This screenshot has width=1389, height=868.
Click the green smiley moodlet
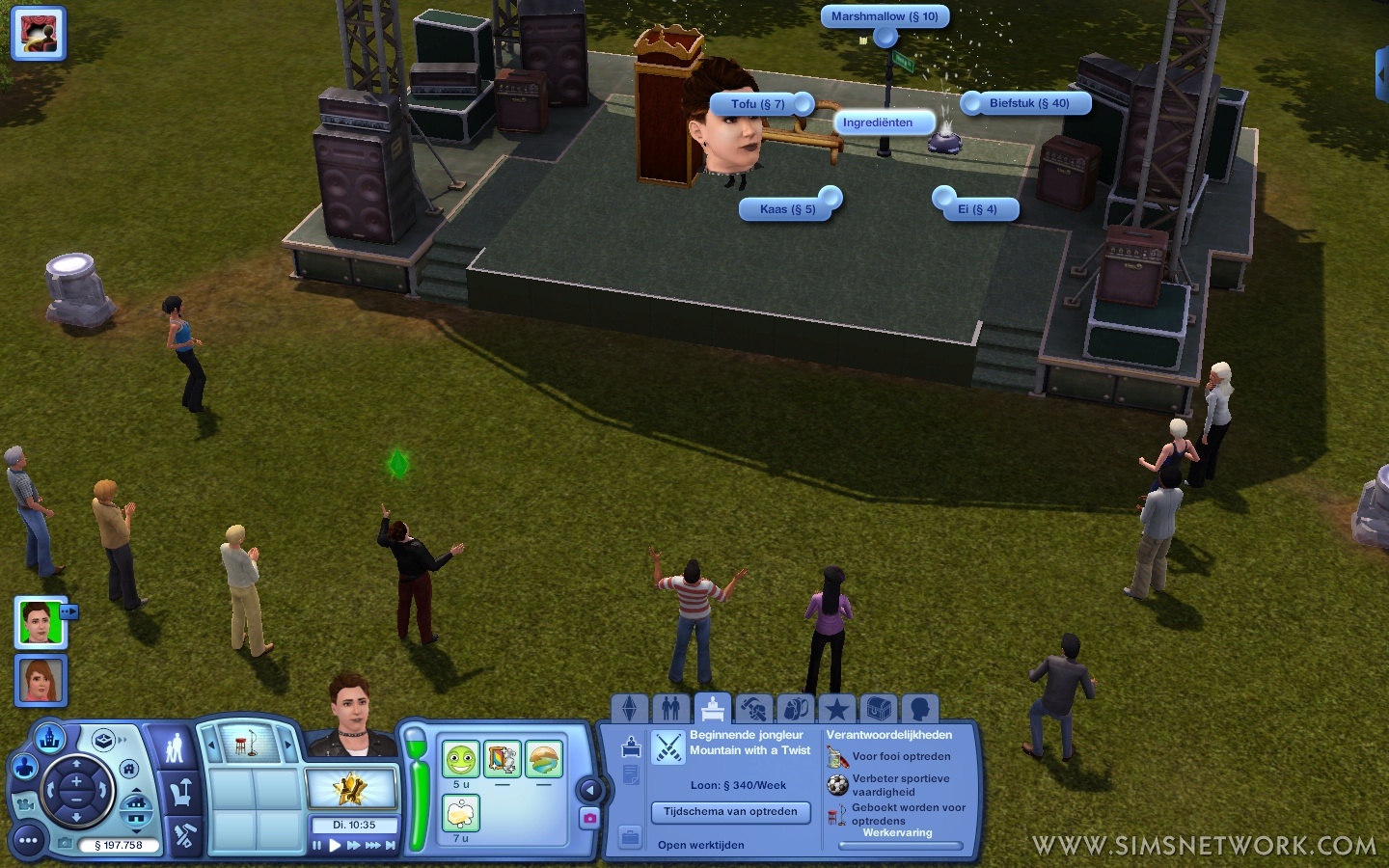[x=461, y=760]
